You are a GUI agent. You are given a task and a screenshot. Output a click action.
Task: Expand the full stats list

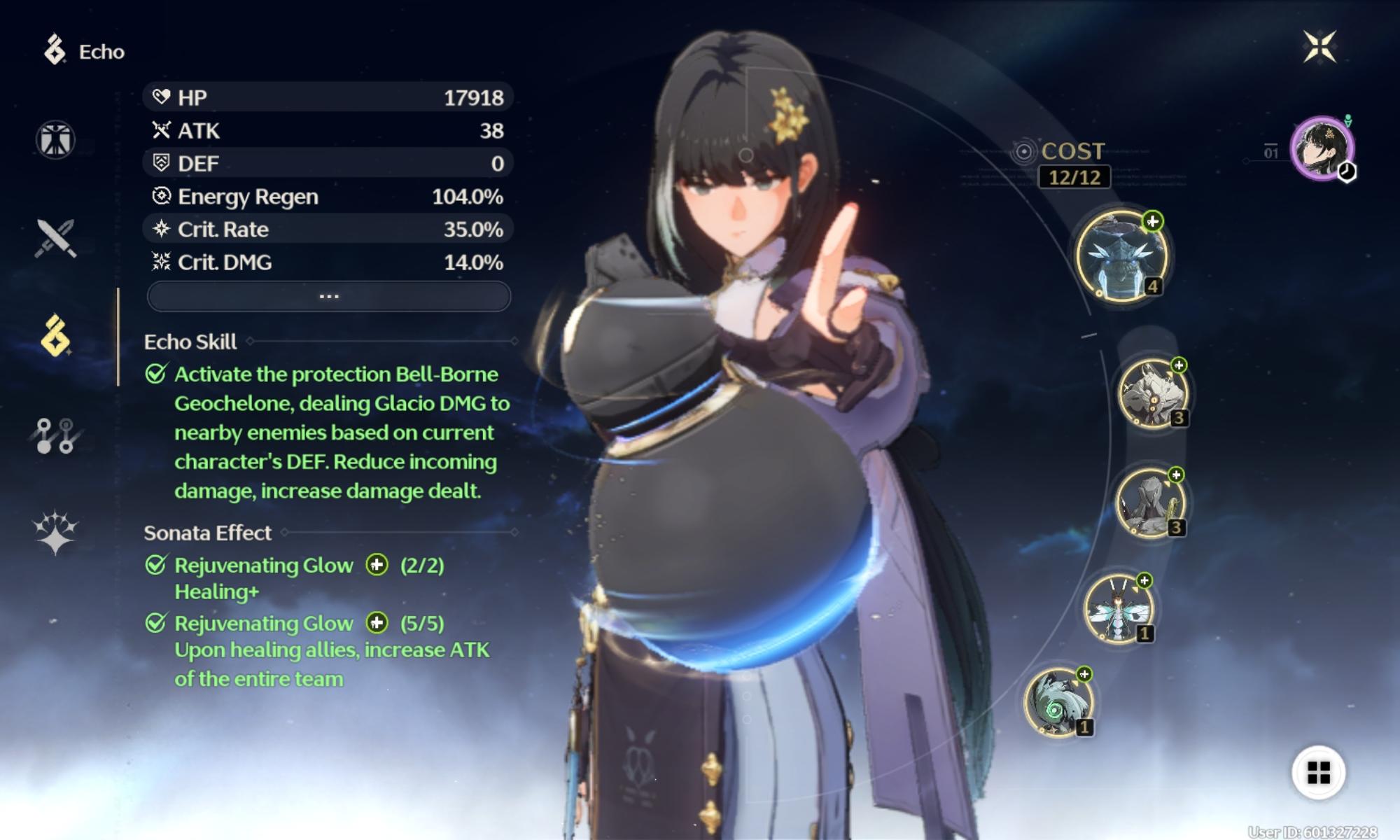point(329,296)
